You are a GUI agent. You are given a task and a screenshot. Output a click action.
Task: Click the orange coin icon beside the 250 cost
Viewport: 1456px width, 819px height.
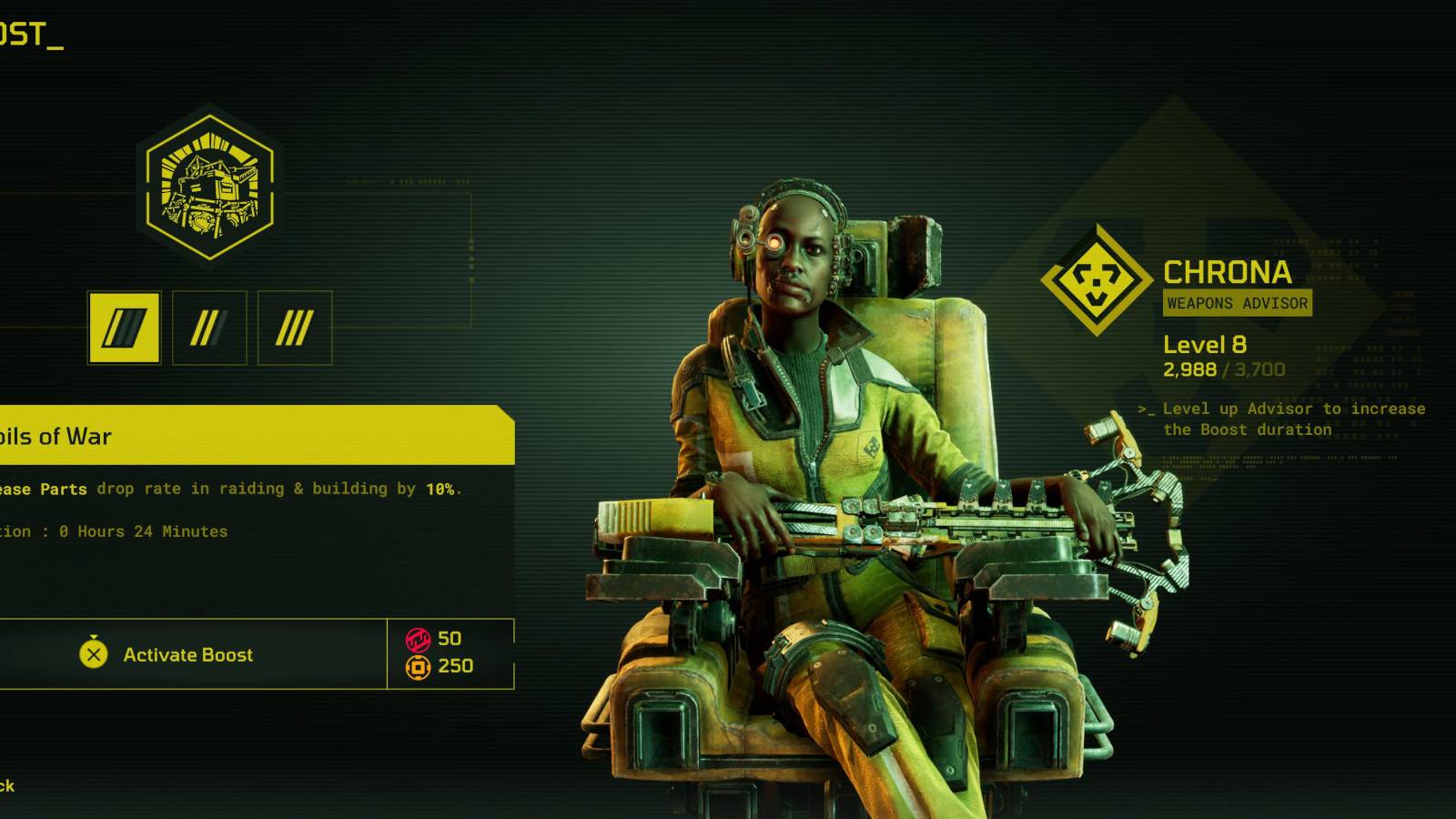pyautogui.click(x=417, y=669)
